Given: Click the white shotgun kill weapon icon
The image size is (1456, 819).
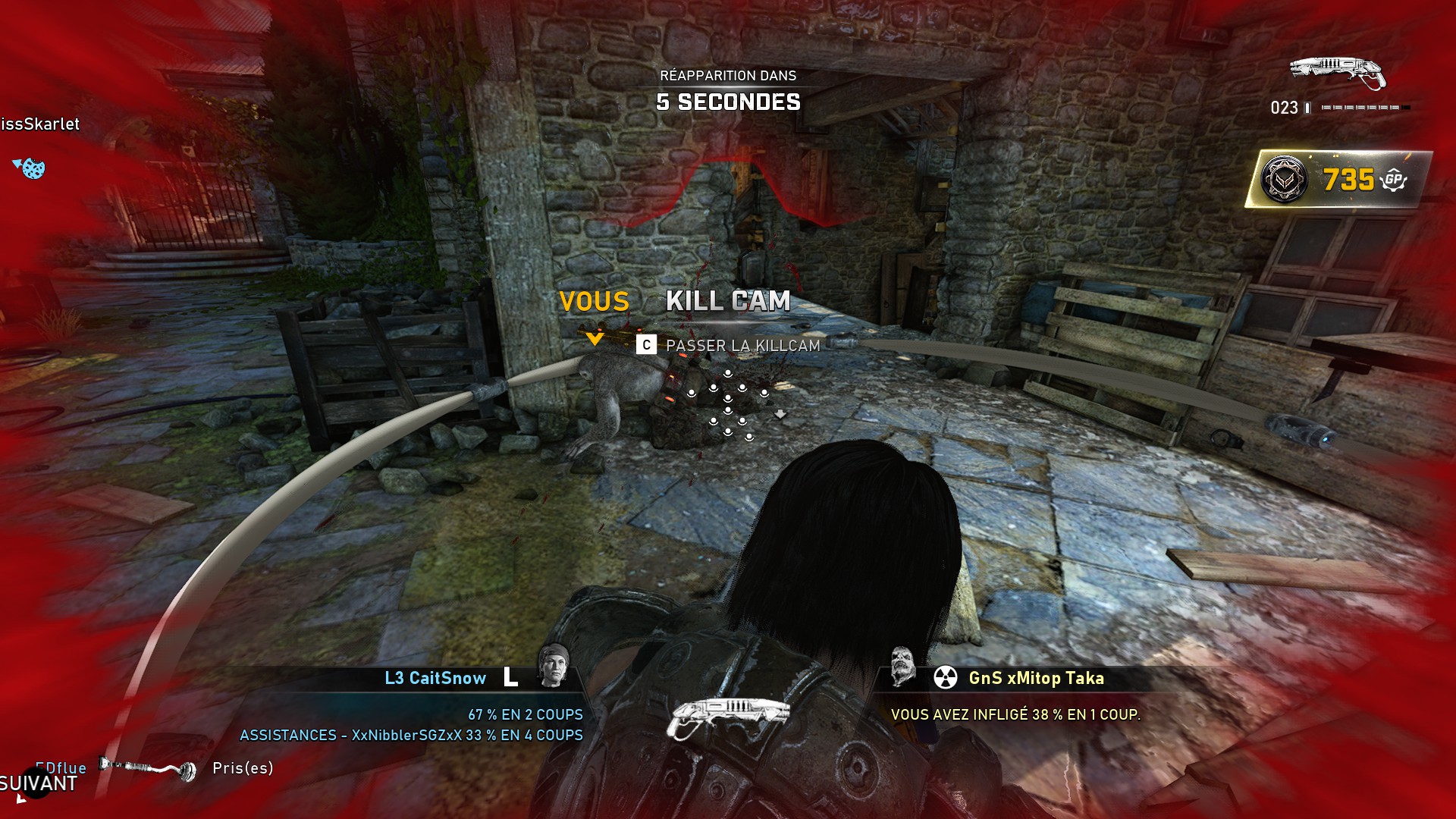Looking at the screenshot, I should click(x=726, y=717).
